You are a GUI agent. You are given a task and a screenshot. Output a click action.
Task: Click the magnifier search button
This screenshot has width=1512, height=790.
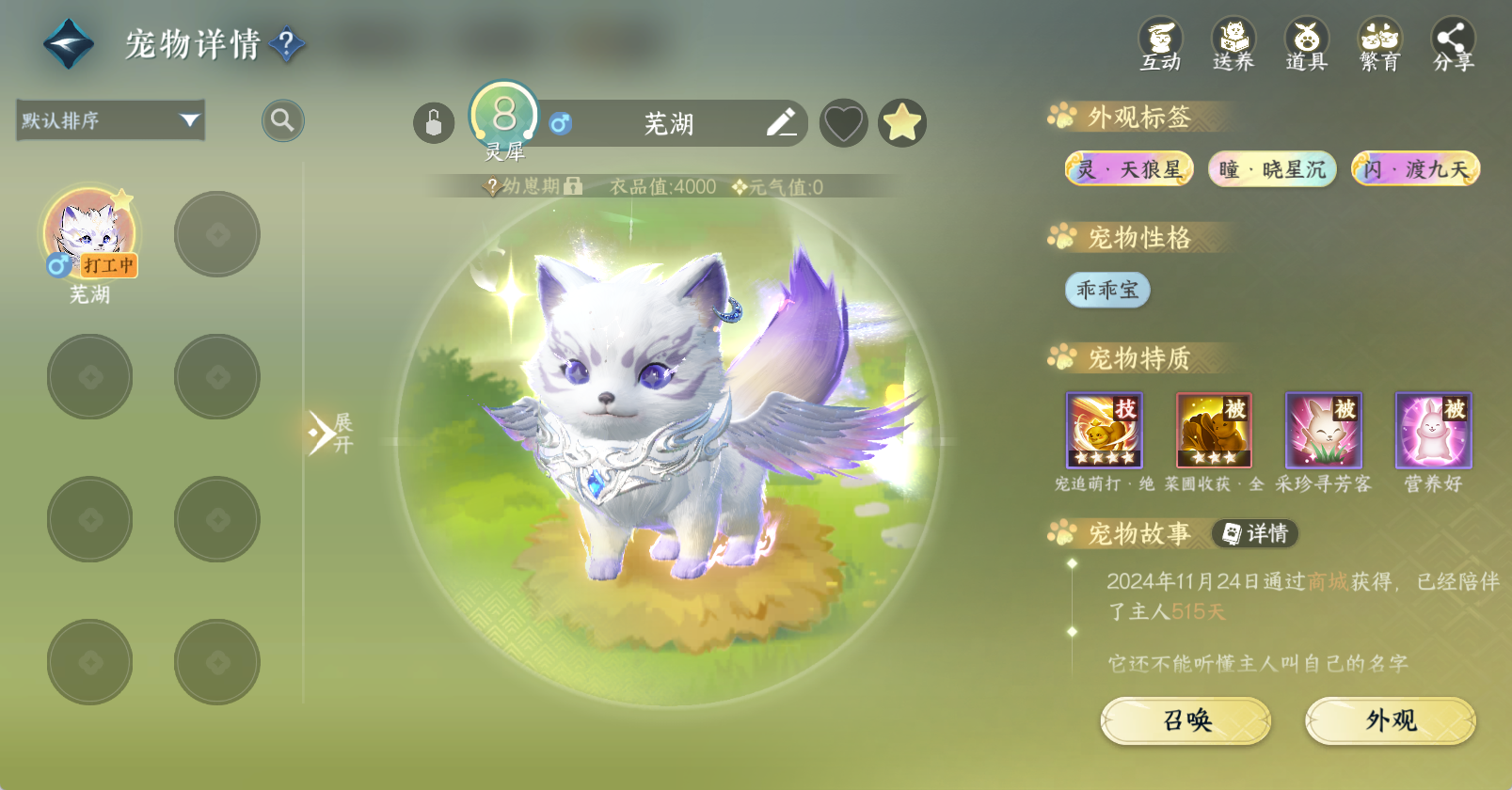pos(282,120)
